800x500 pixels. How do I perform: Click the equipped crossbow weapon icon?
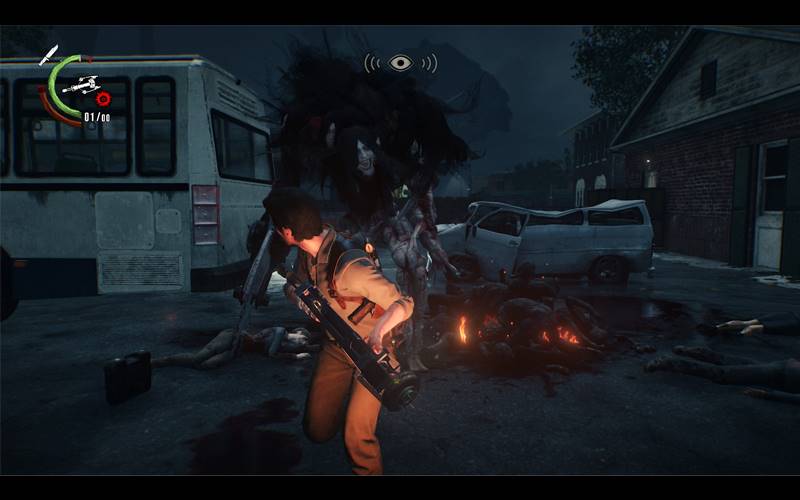79,86
